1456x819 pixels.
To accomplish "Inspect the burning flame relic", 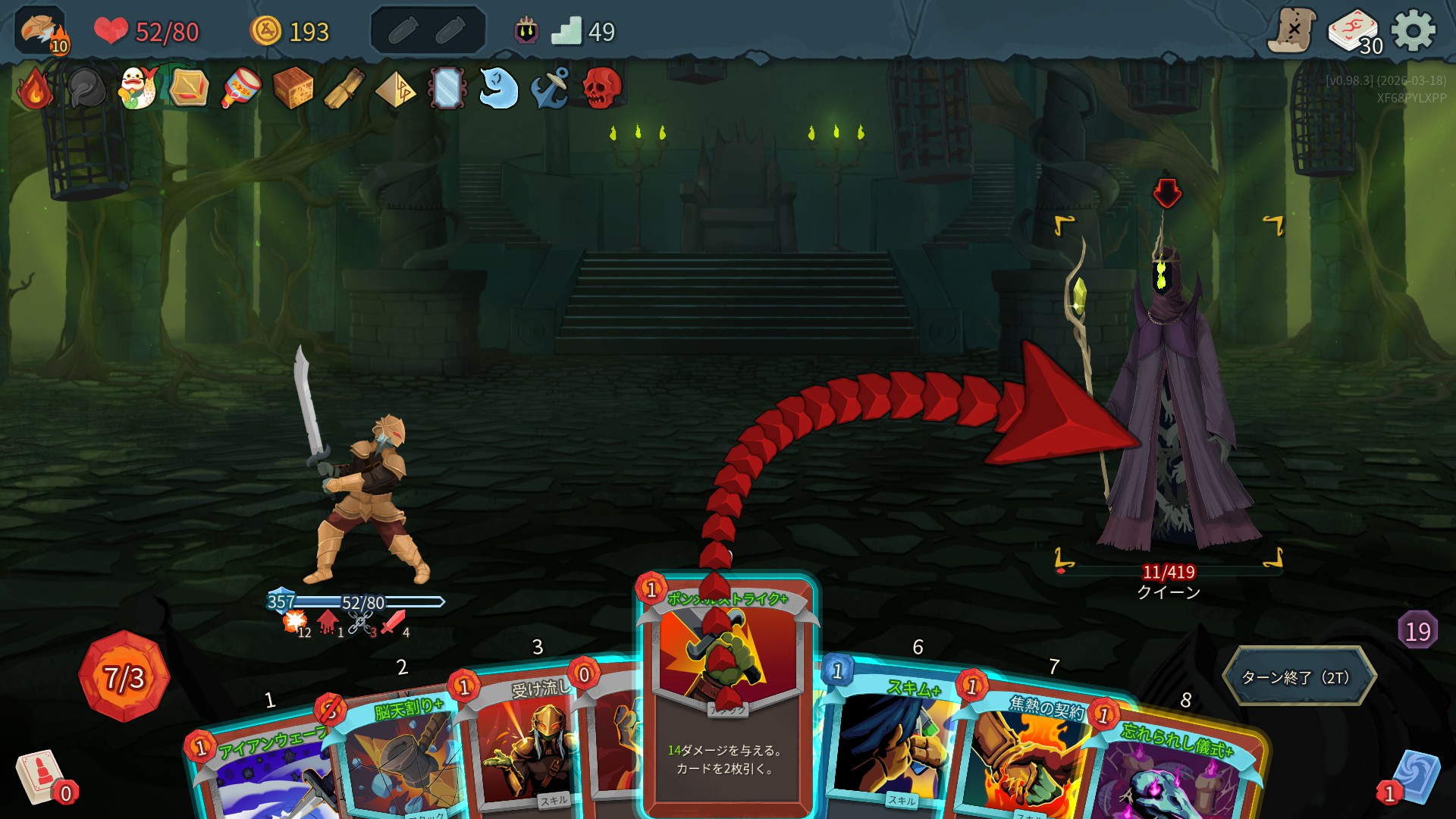I will coord(35,89).
